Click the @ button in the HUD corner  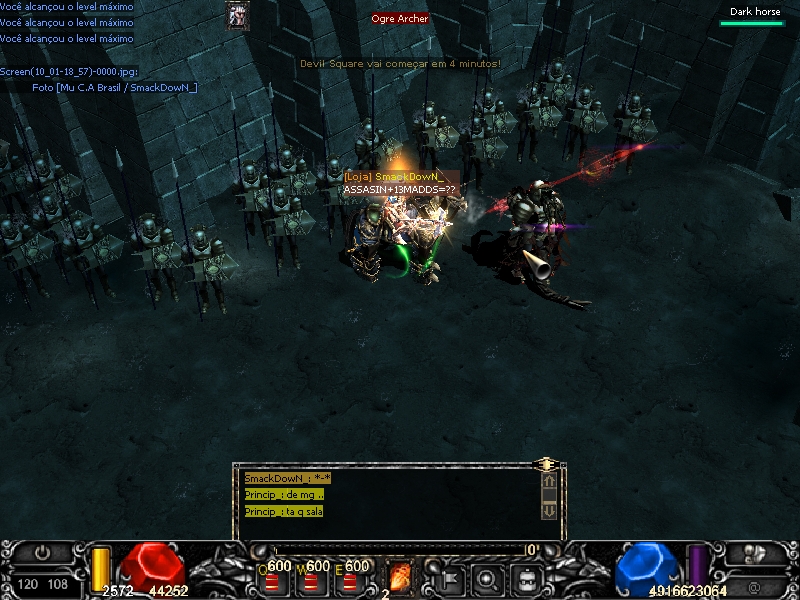pyautogui.click(x=753, y=585)
